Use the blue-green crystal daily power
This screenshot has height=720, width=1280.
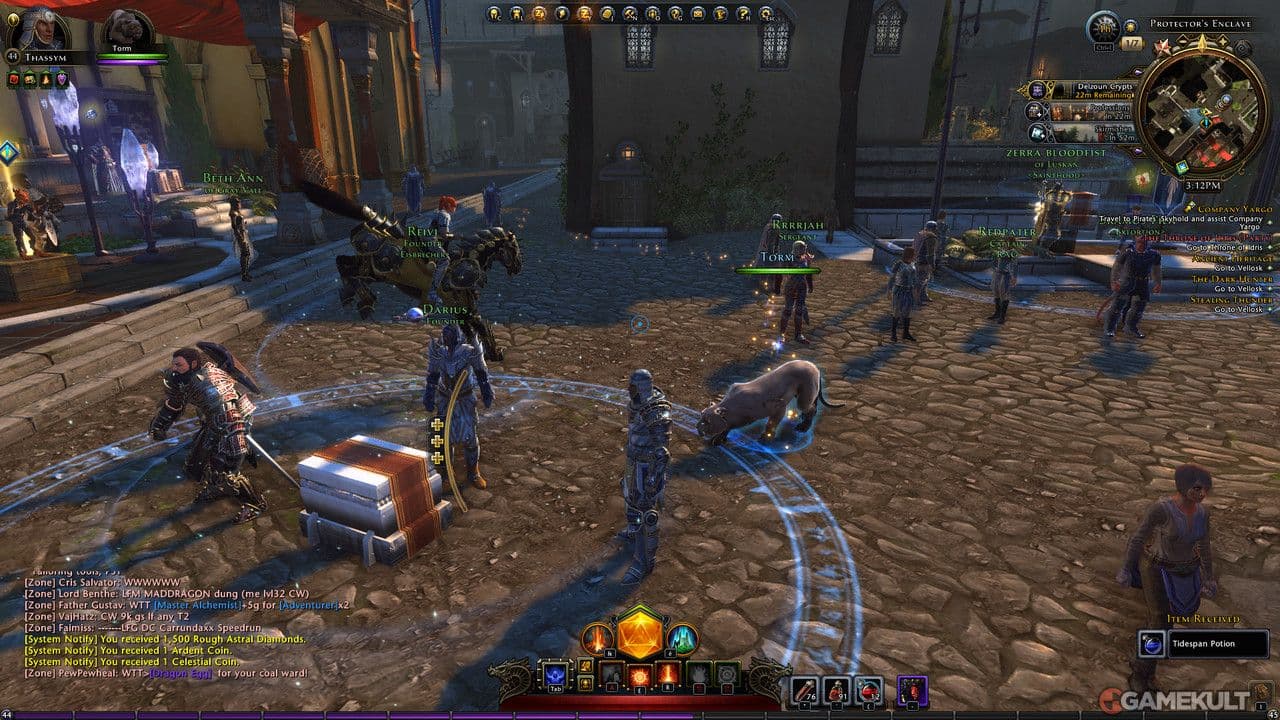coord(682,637)
